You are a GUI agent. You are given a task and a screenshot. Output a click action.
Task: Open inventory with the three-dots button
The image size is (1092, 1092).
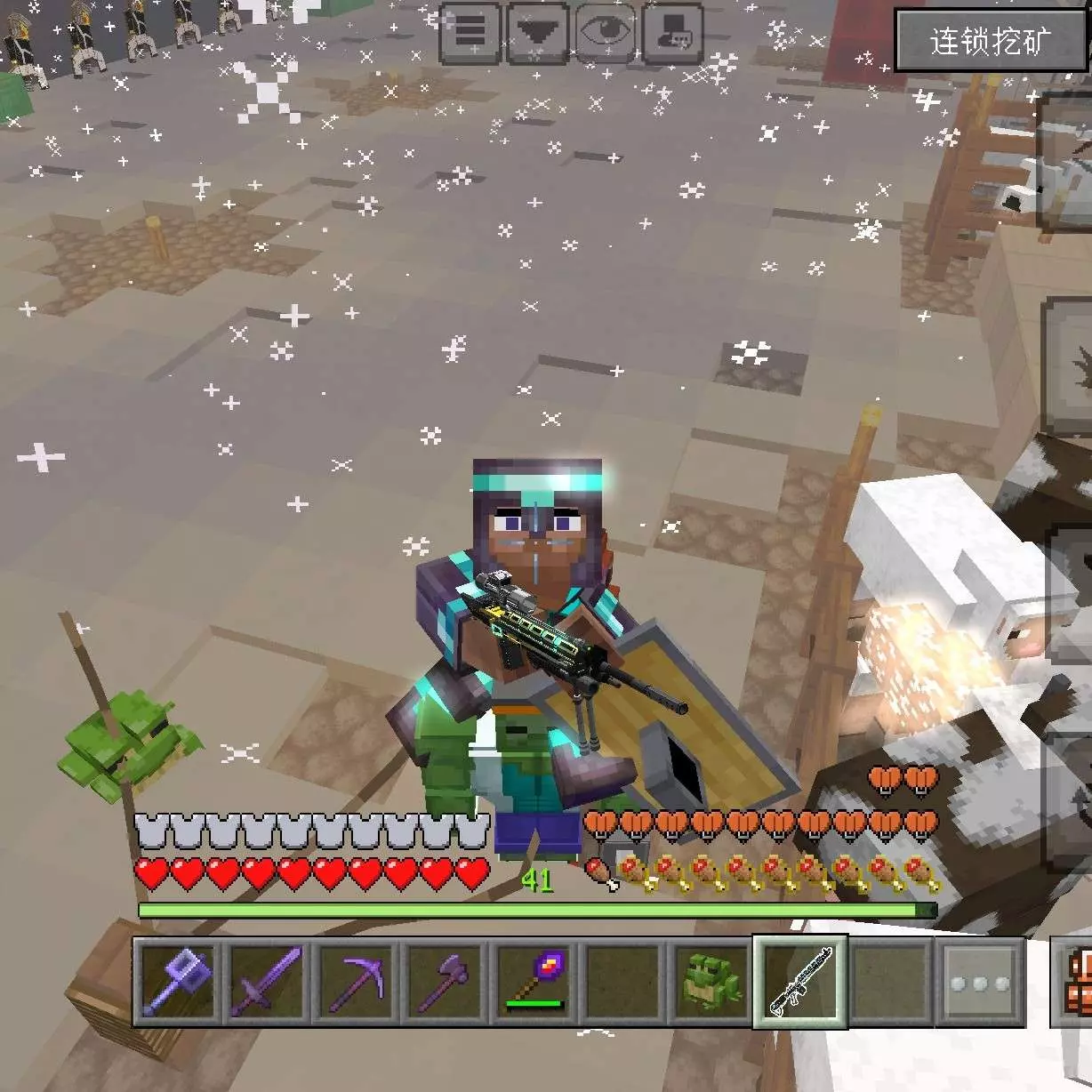pos(978,982)
